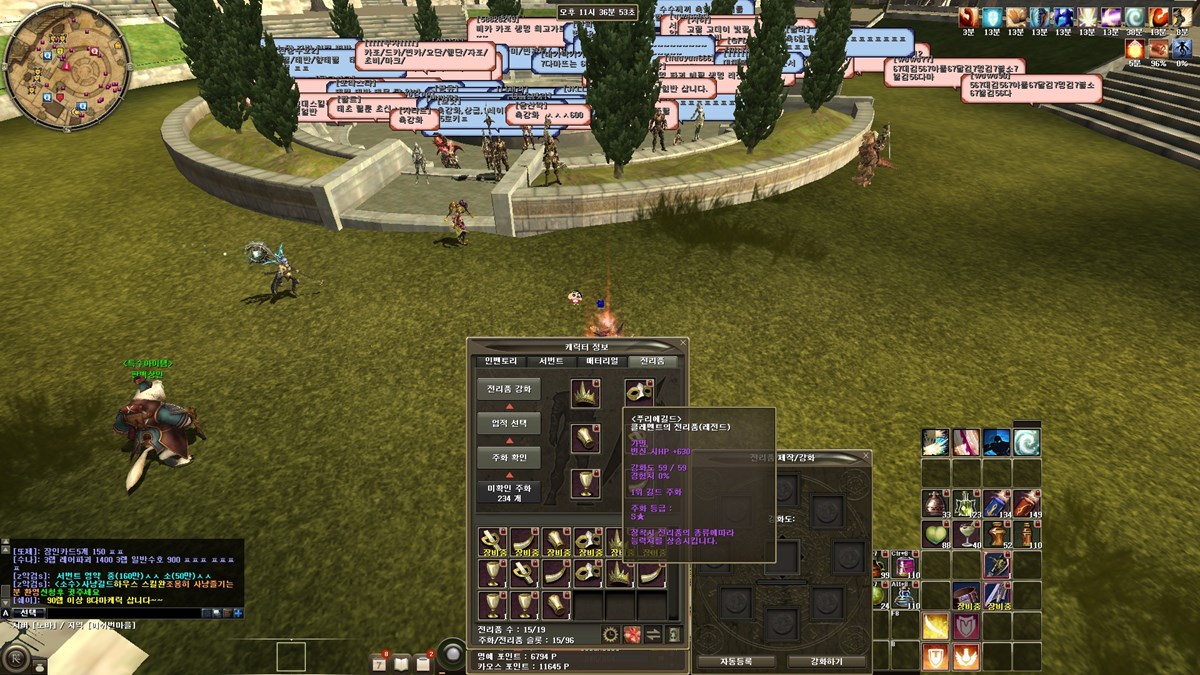This screenshot has width=1200, height=675.
Task: Open the 선택 chat channel selector
Action: click(27, 612)
